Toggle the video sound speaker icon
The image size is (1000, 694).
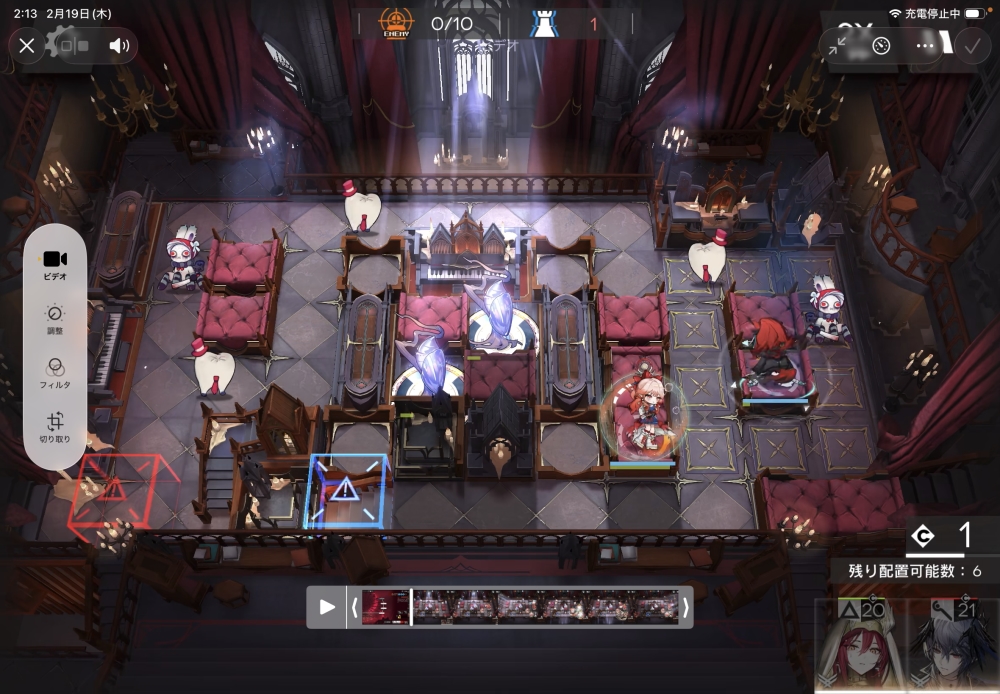pyautogui.click(x=120, y=45)
